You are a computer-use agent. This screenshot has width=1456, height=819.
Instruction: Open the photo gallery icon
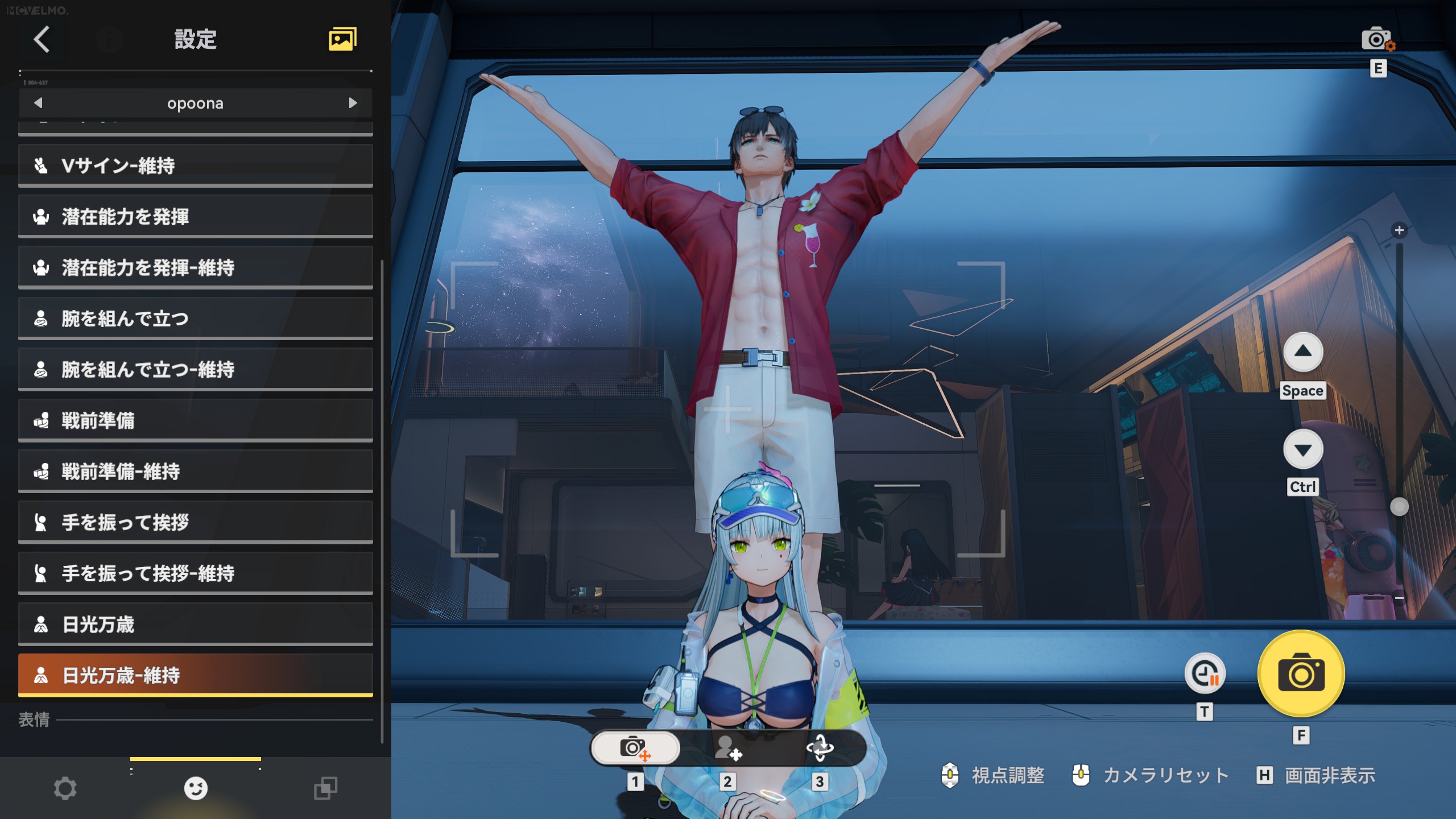point(342,39)
